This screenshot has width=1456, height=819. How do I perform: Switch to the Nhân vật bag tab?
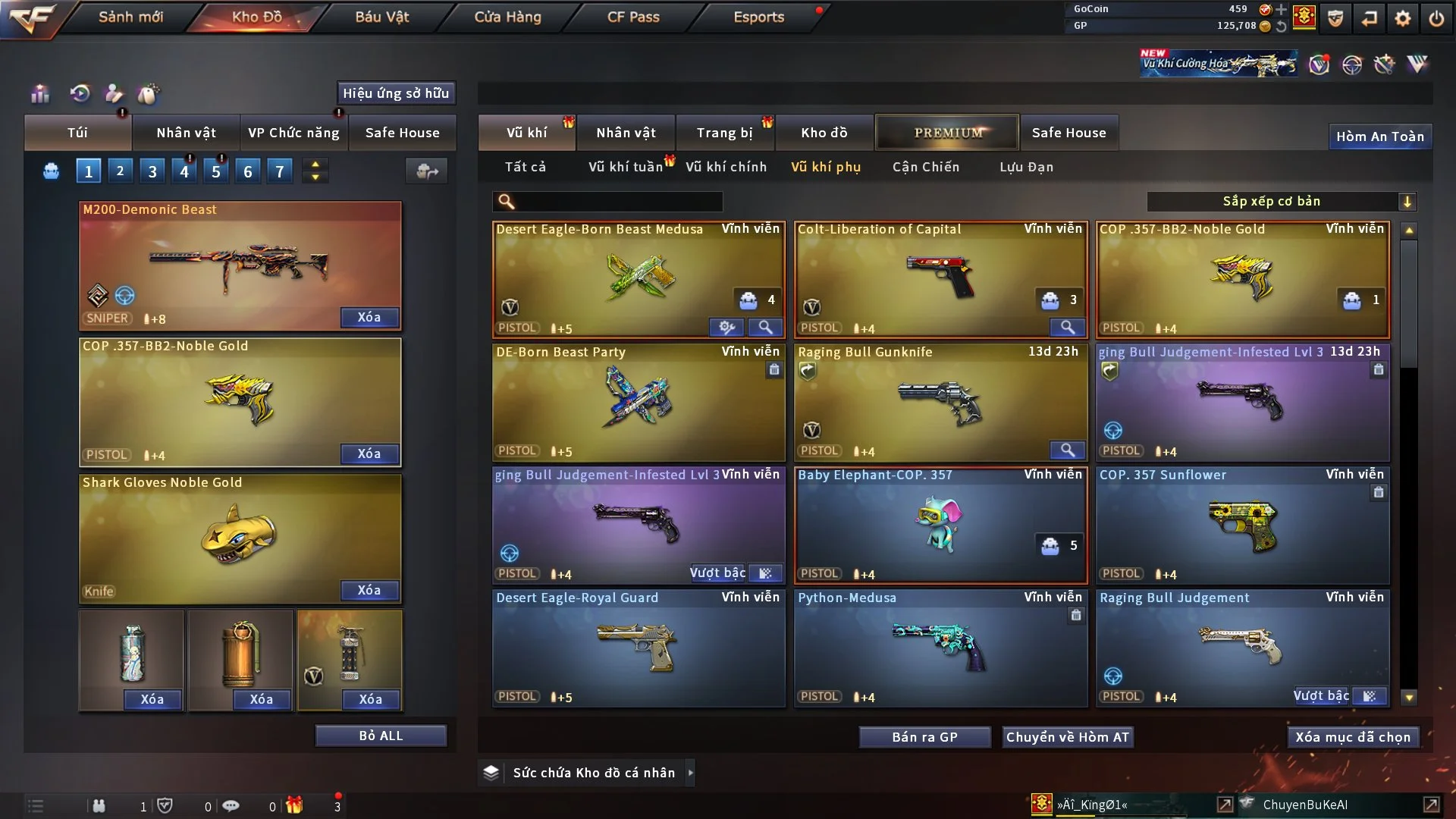(x=186, y=133)
